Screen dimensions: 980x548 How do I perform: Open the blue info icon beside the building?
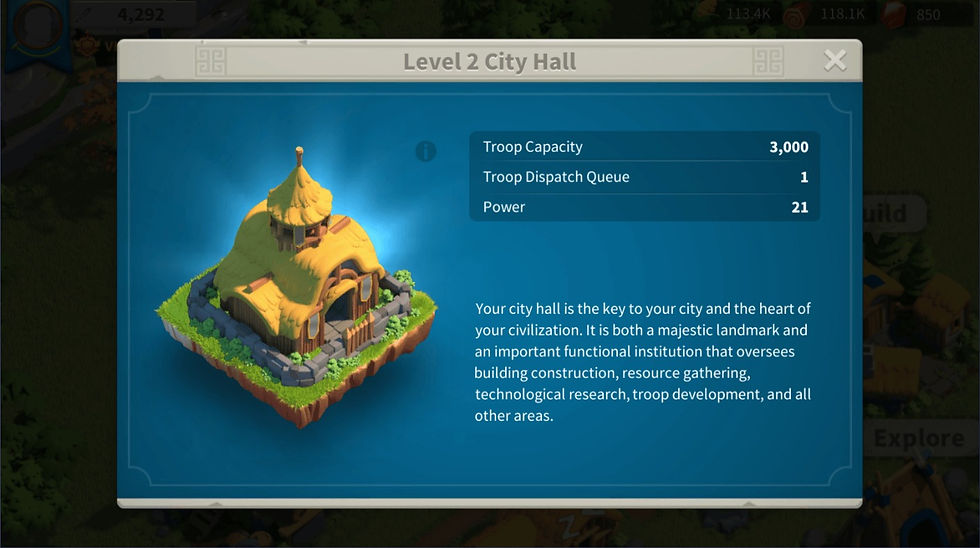click(x=426, y=151)
